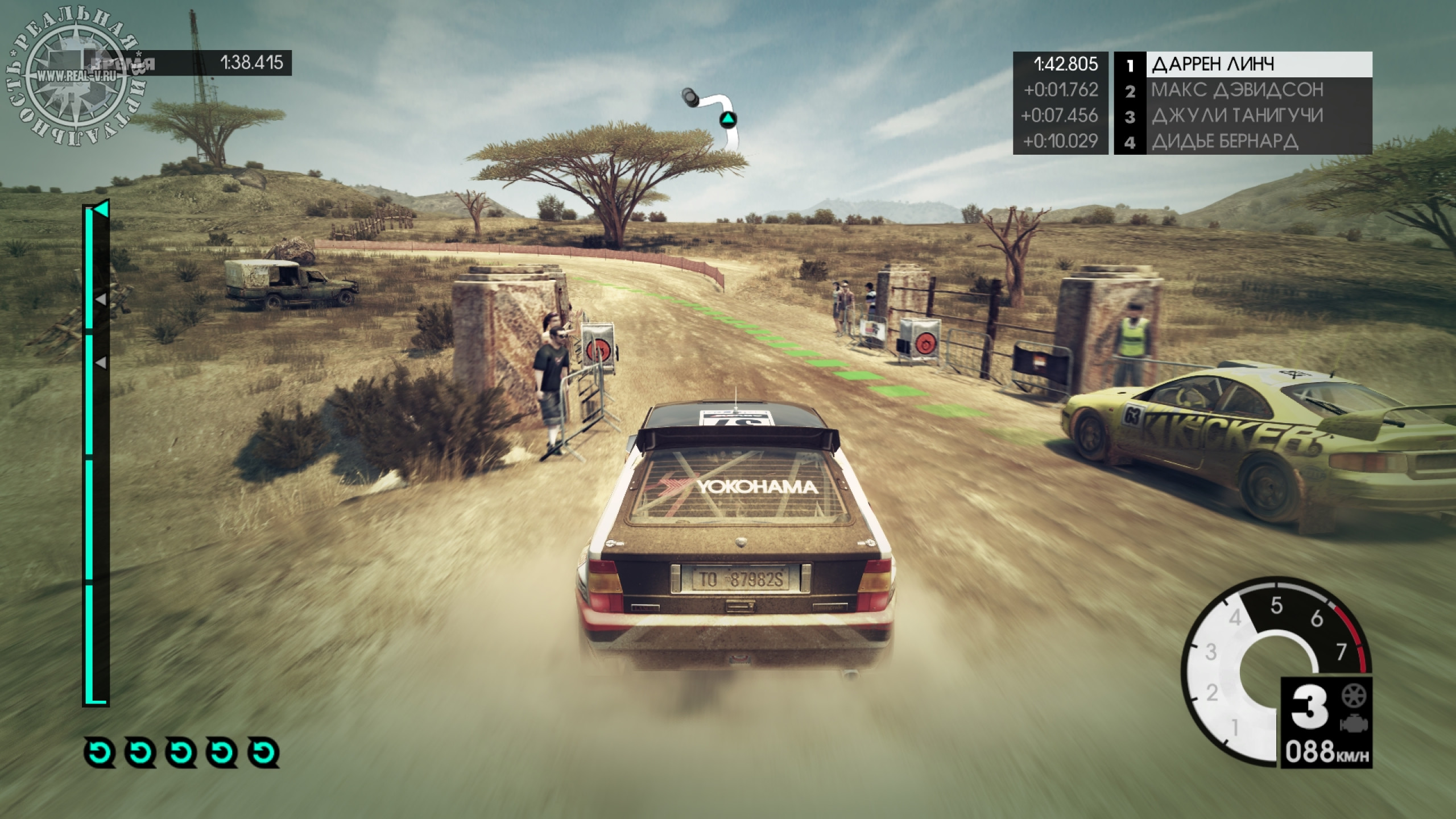
Task: Choose the Макс Дэвидсон leaderboard row
Action: [x=1242, y=90]
